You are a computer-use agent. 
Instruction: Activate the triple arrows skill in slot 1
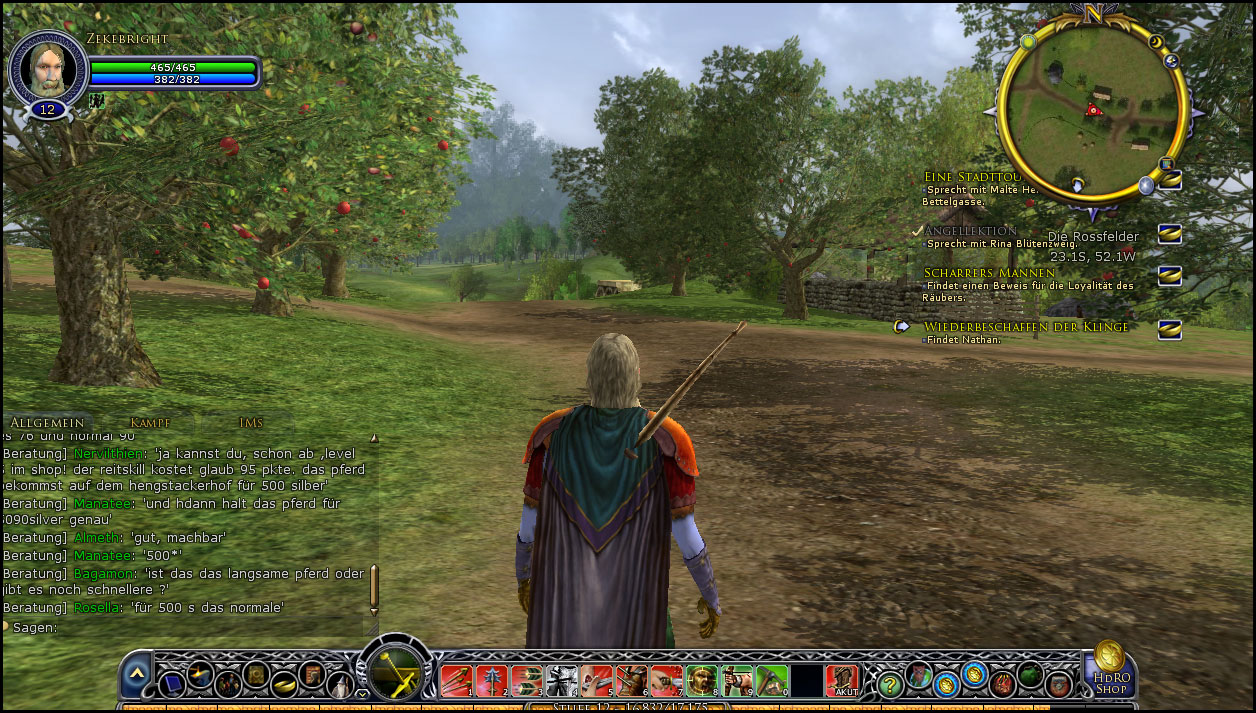456,680
